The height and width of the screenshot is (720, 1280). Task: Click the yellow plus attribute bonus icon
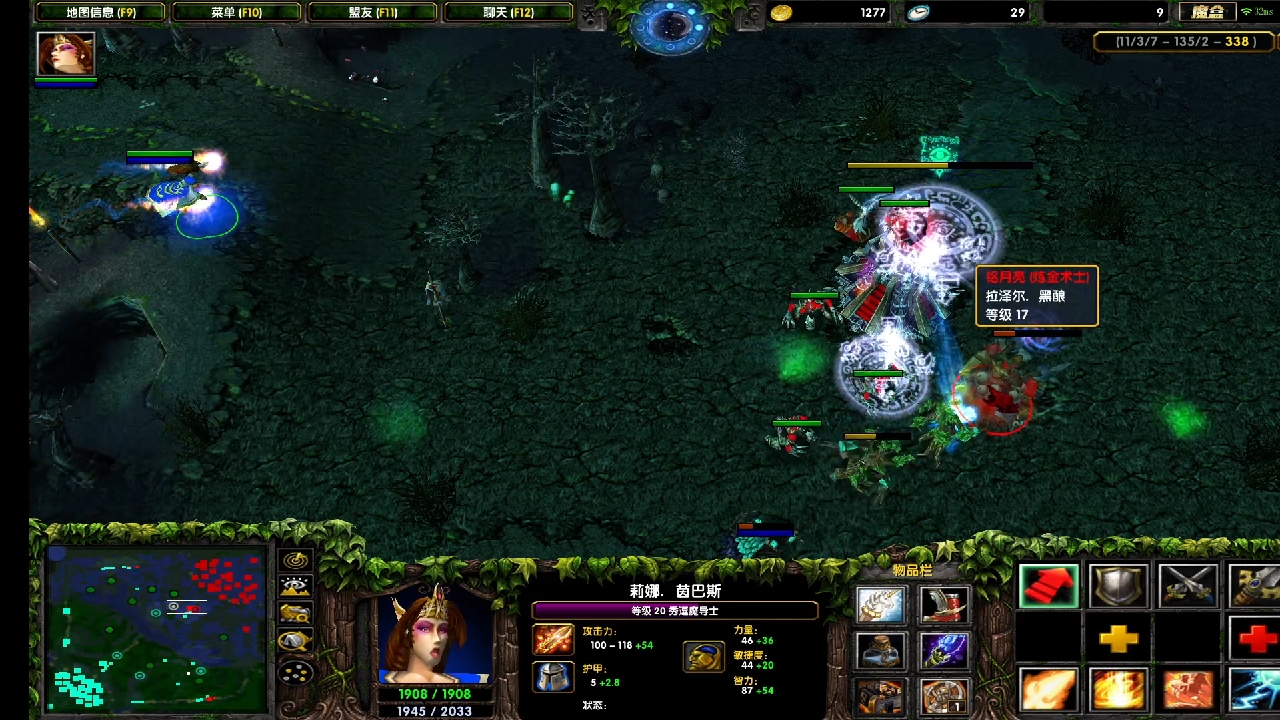(x=1118, y=638)
